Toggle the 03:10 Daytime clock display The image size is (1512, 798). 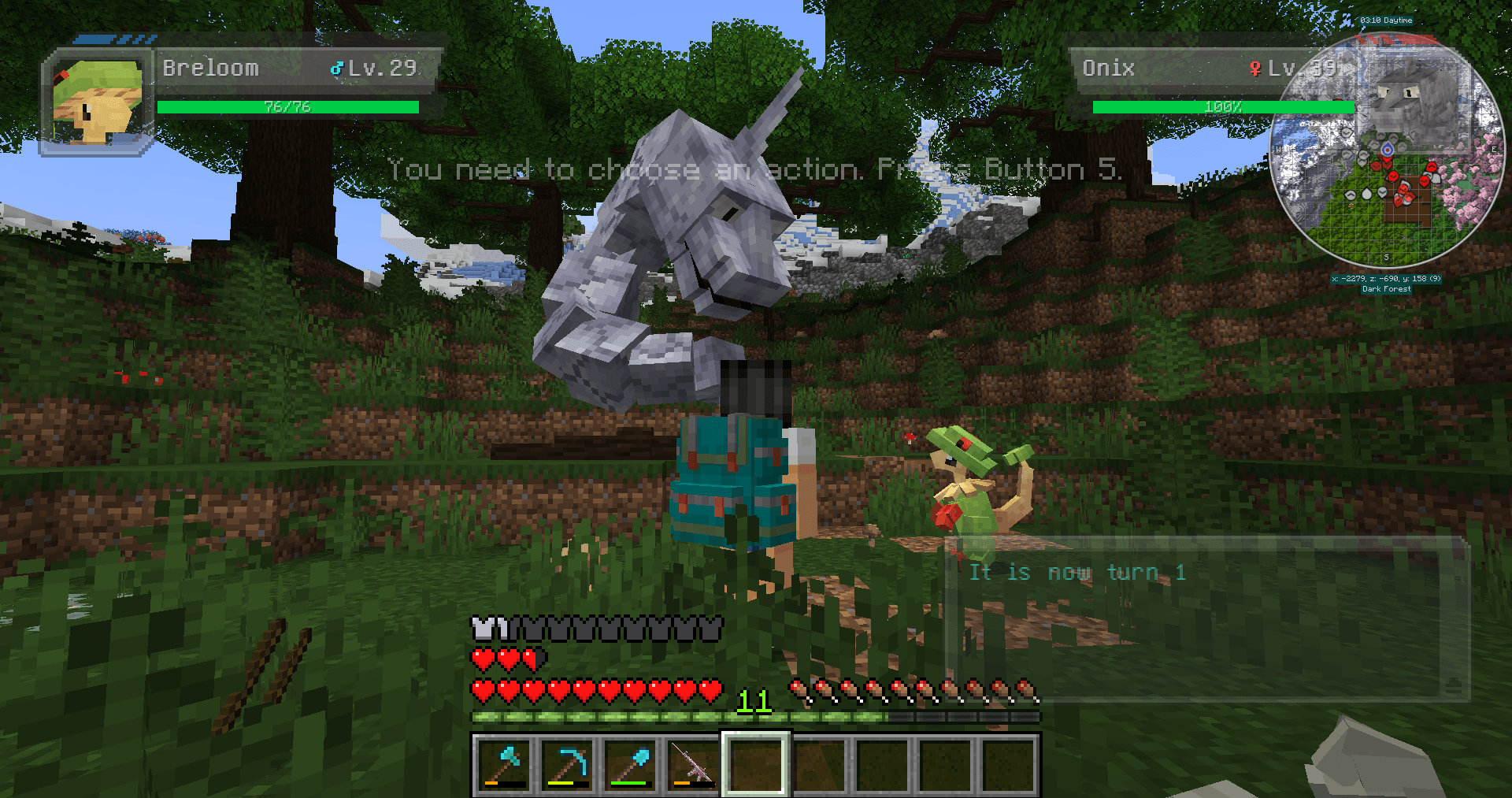tap(1388, 20)
